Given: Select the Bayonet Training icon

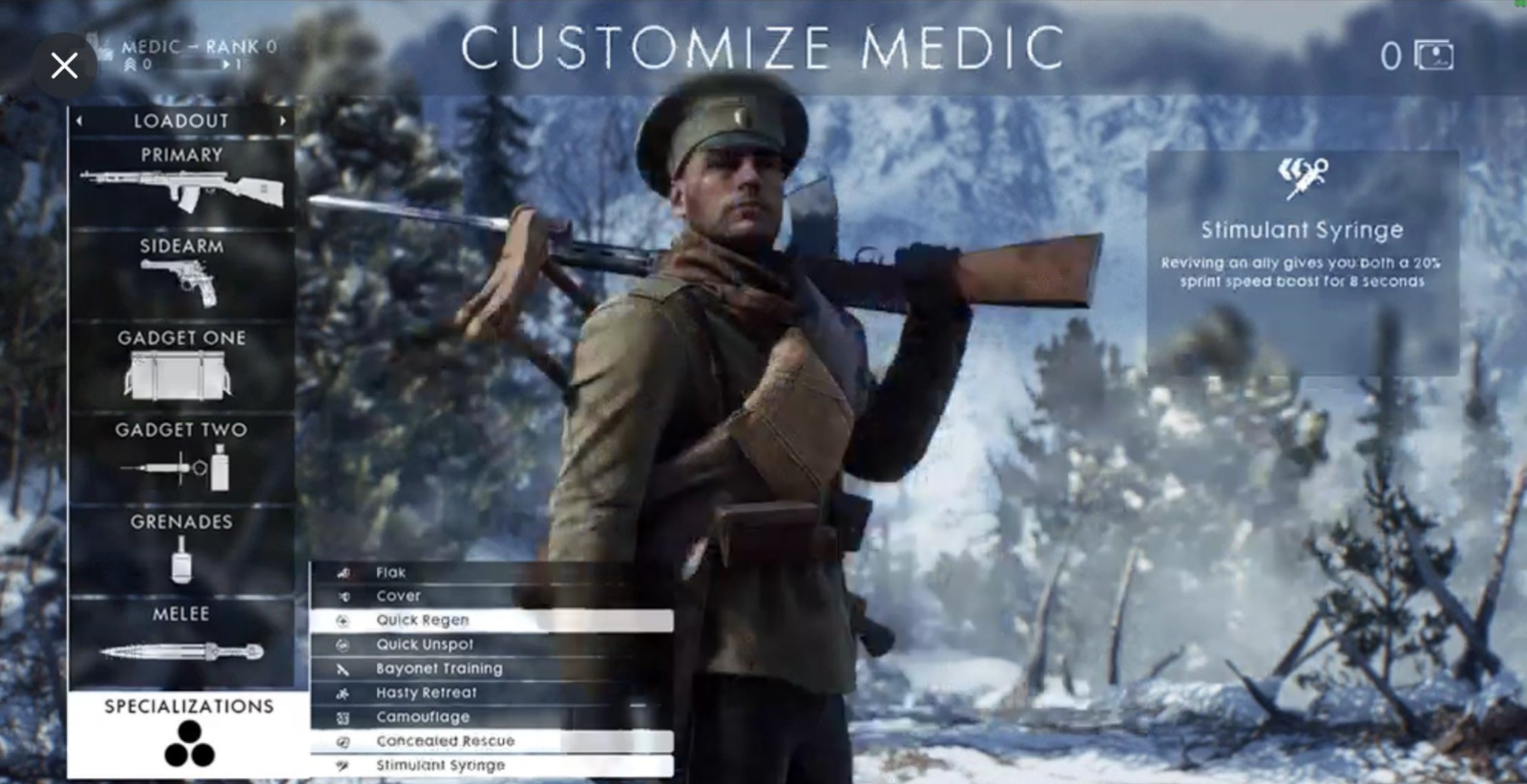Looking at the screenshot, I should 344,669.
